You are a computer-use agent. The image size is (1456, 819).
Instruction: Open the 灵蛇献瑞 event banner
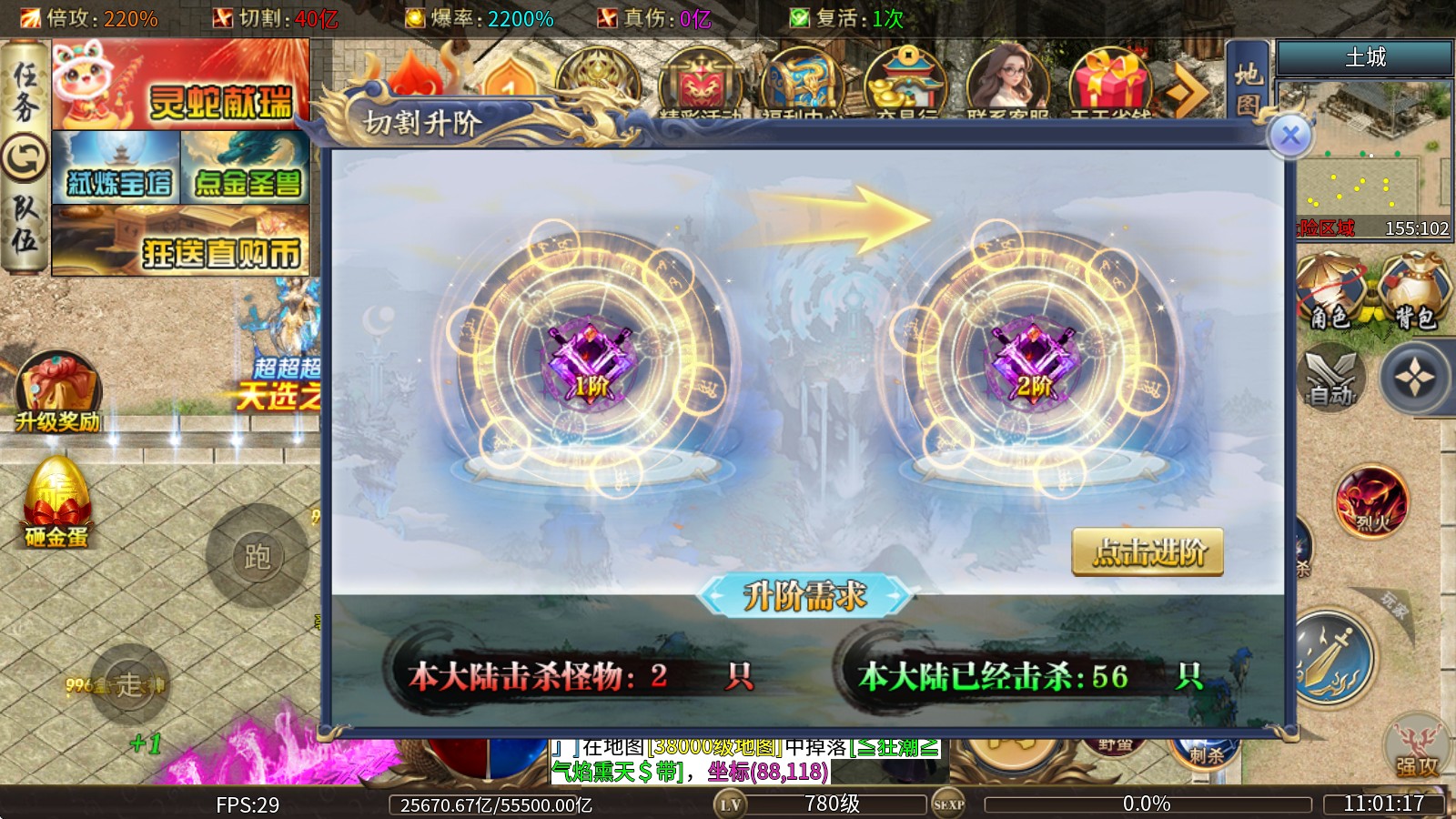(x=180, y=85)
